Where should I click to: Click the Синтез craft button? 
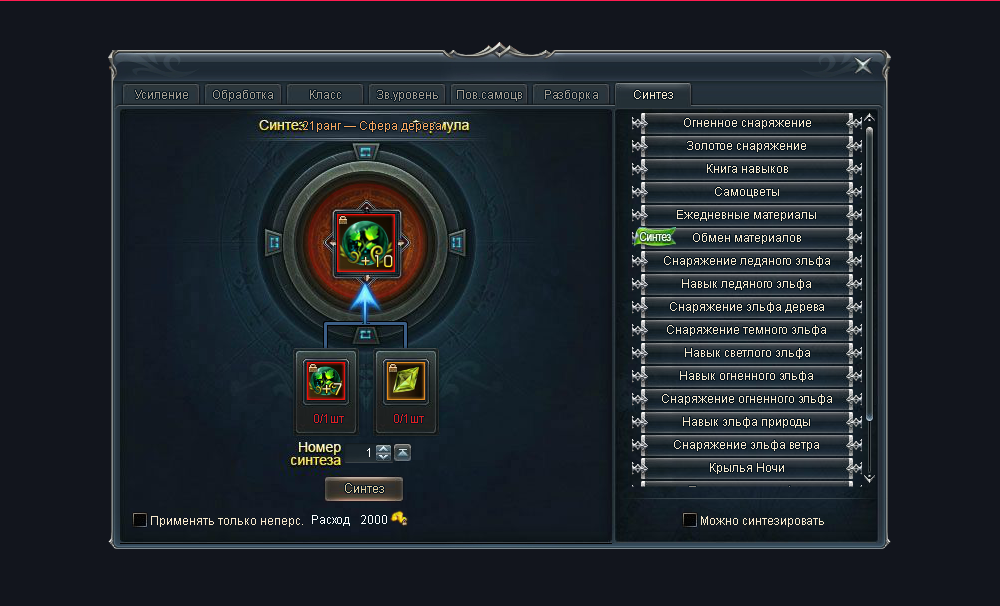pos(364,488)
